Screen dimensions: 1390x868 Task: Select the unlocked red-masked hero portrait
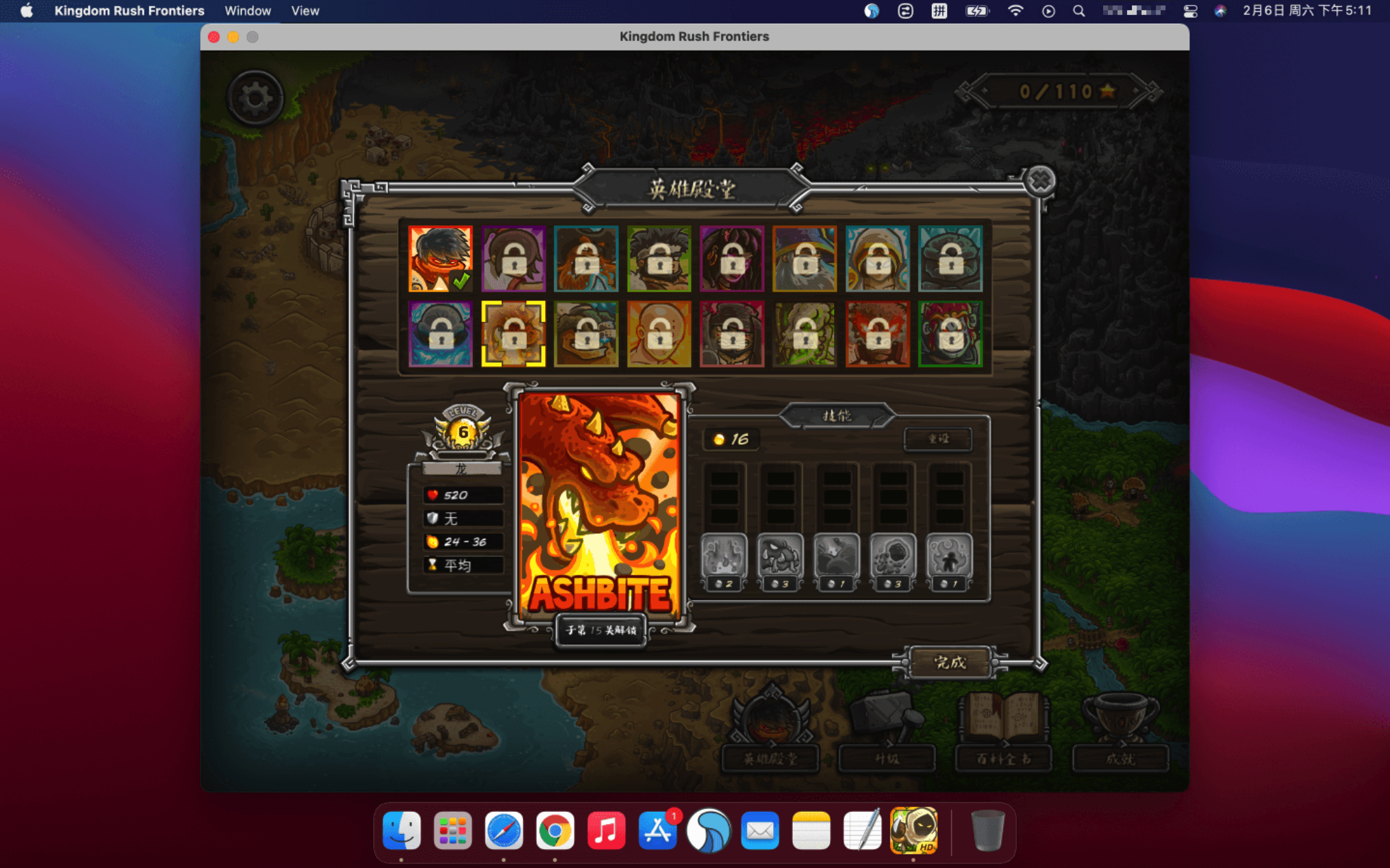[x=440, y=259]
